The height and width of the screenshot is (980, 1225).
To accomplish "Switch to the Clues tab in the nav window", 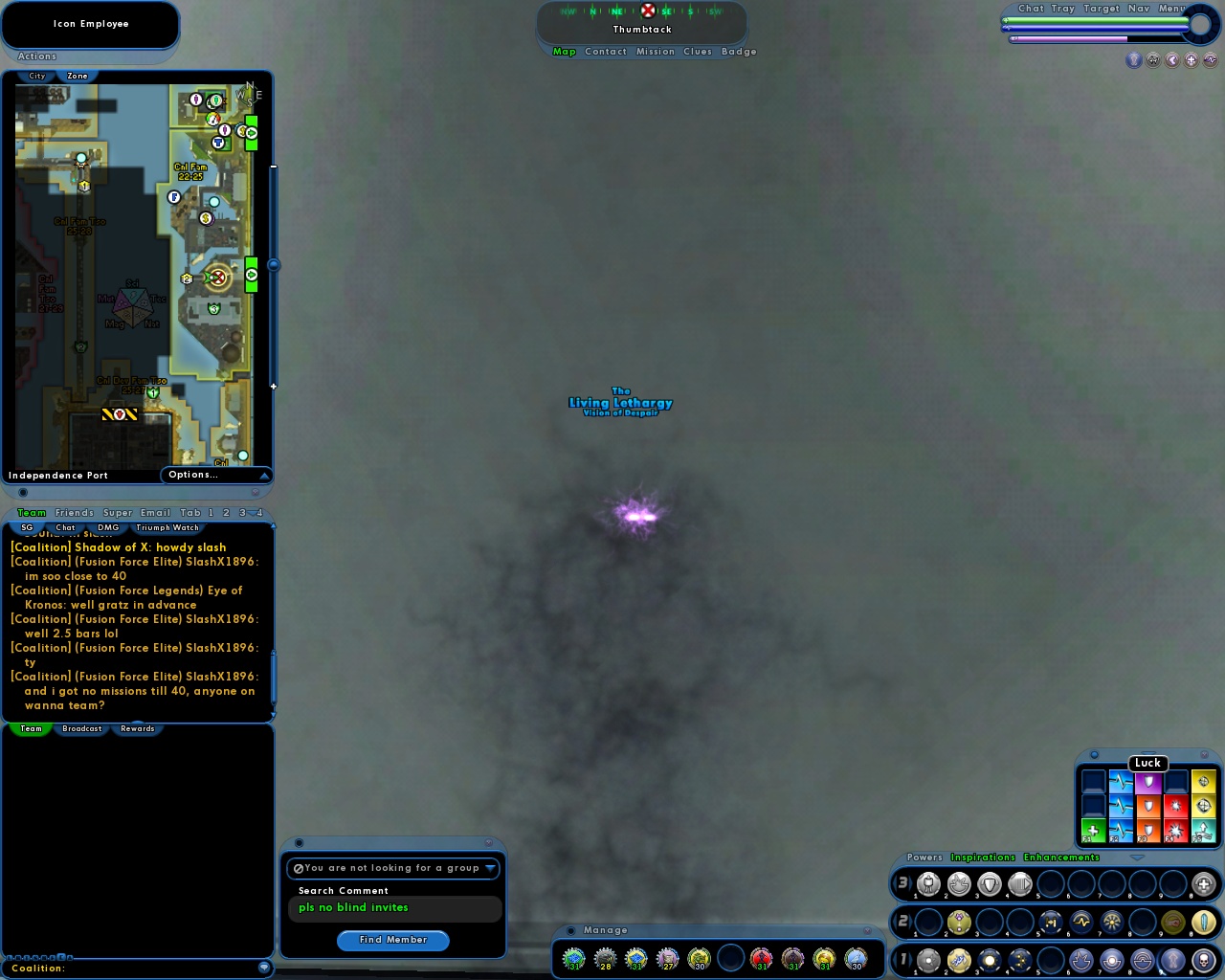I will 698,52.
